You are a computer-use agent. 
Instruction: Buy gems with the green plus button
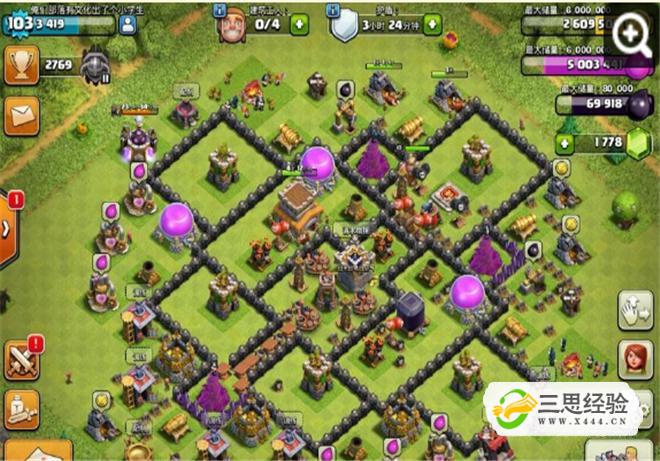(563, 144)
